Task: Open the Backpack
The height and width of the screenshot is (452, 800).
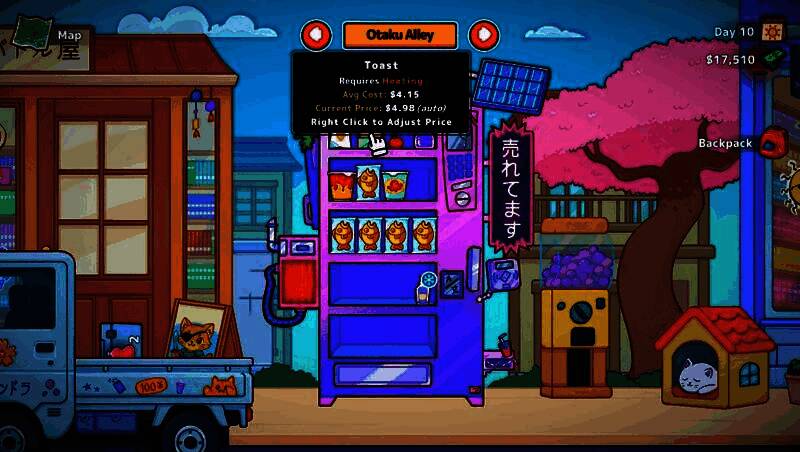Action: tap(770, 143)
